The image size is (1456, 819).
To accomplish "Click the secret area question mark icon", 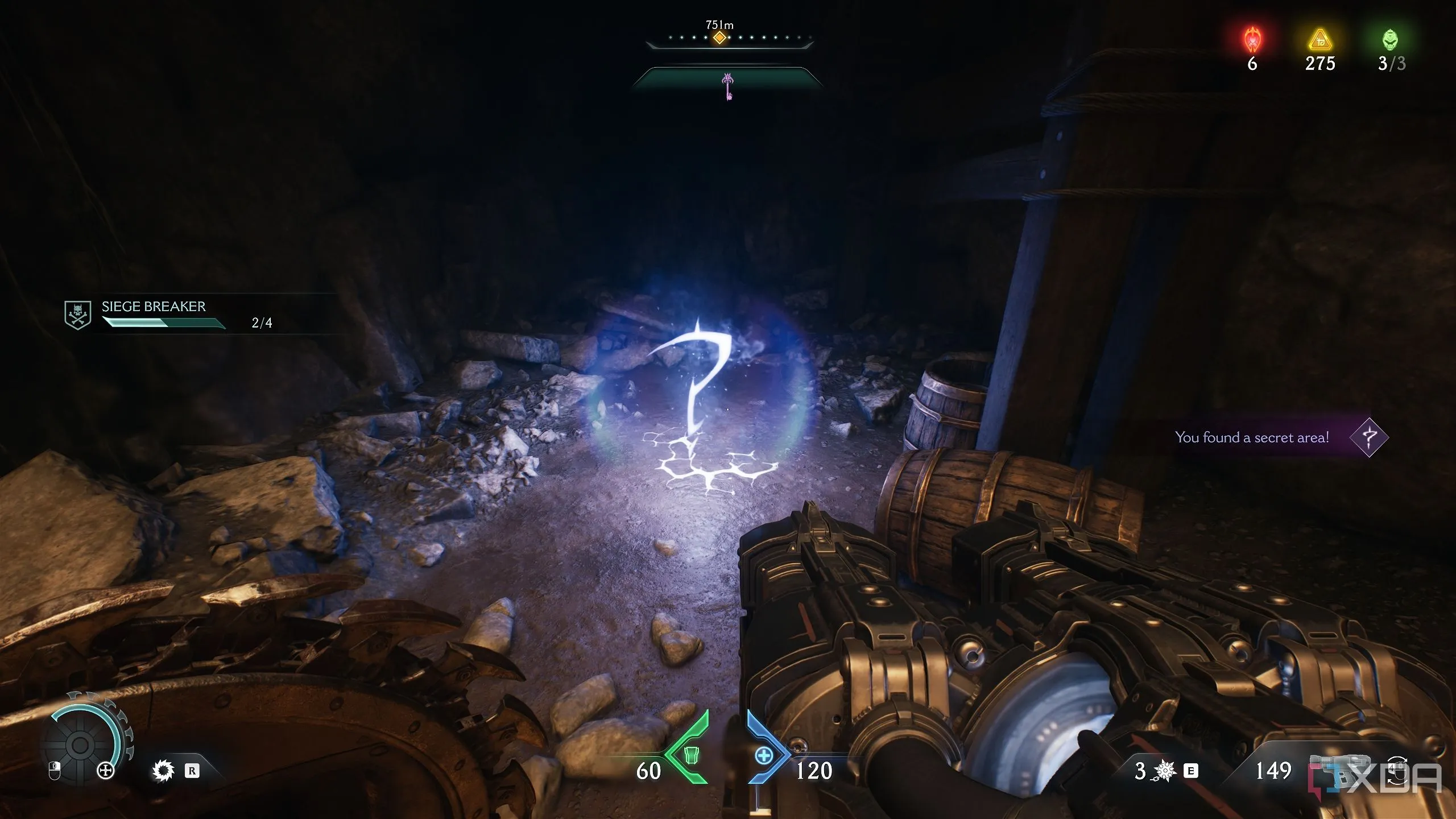I will (1369, 437).
